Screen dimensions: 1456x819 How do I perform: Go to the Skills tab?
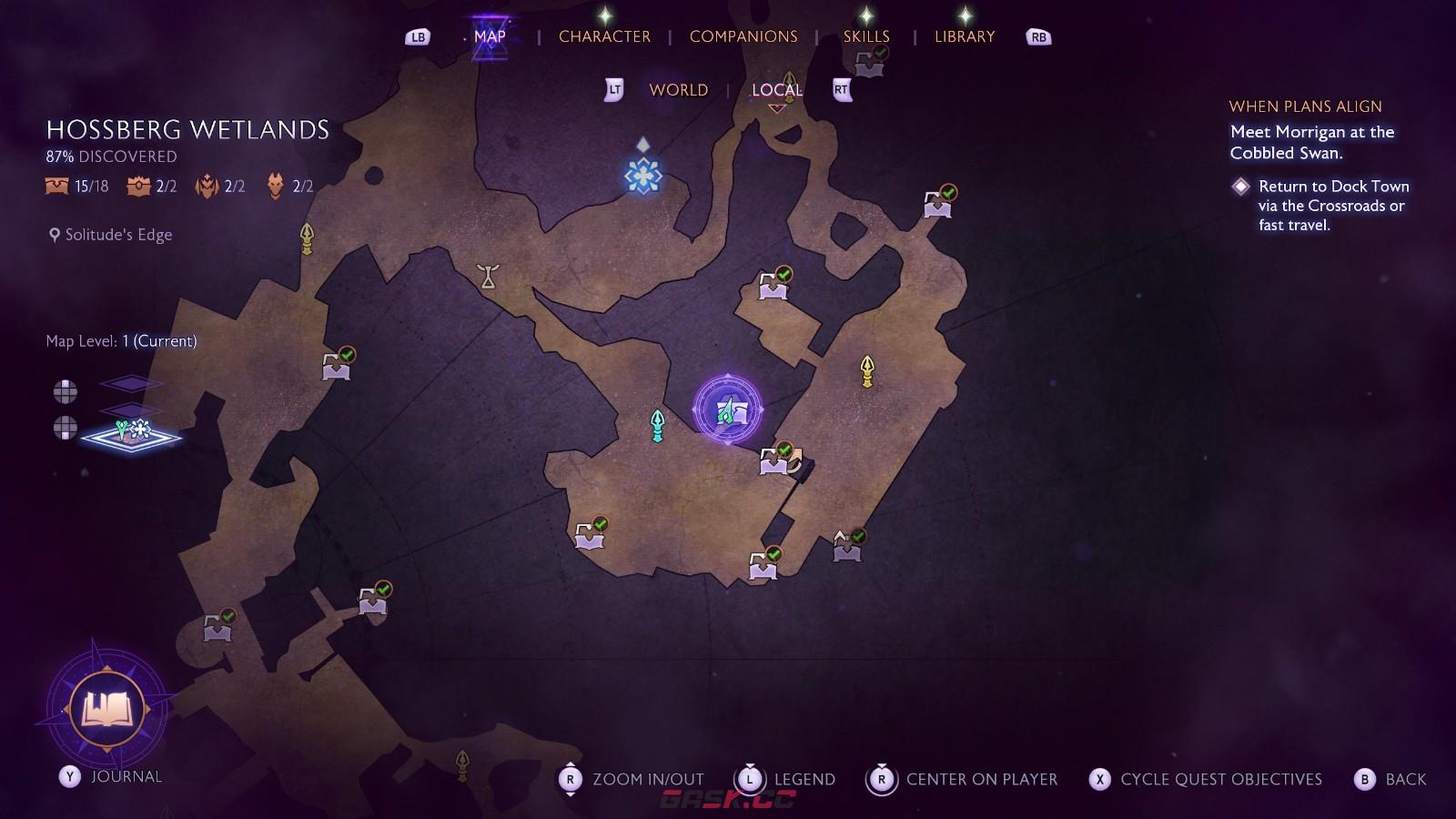[865, 36]
